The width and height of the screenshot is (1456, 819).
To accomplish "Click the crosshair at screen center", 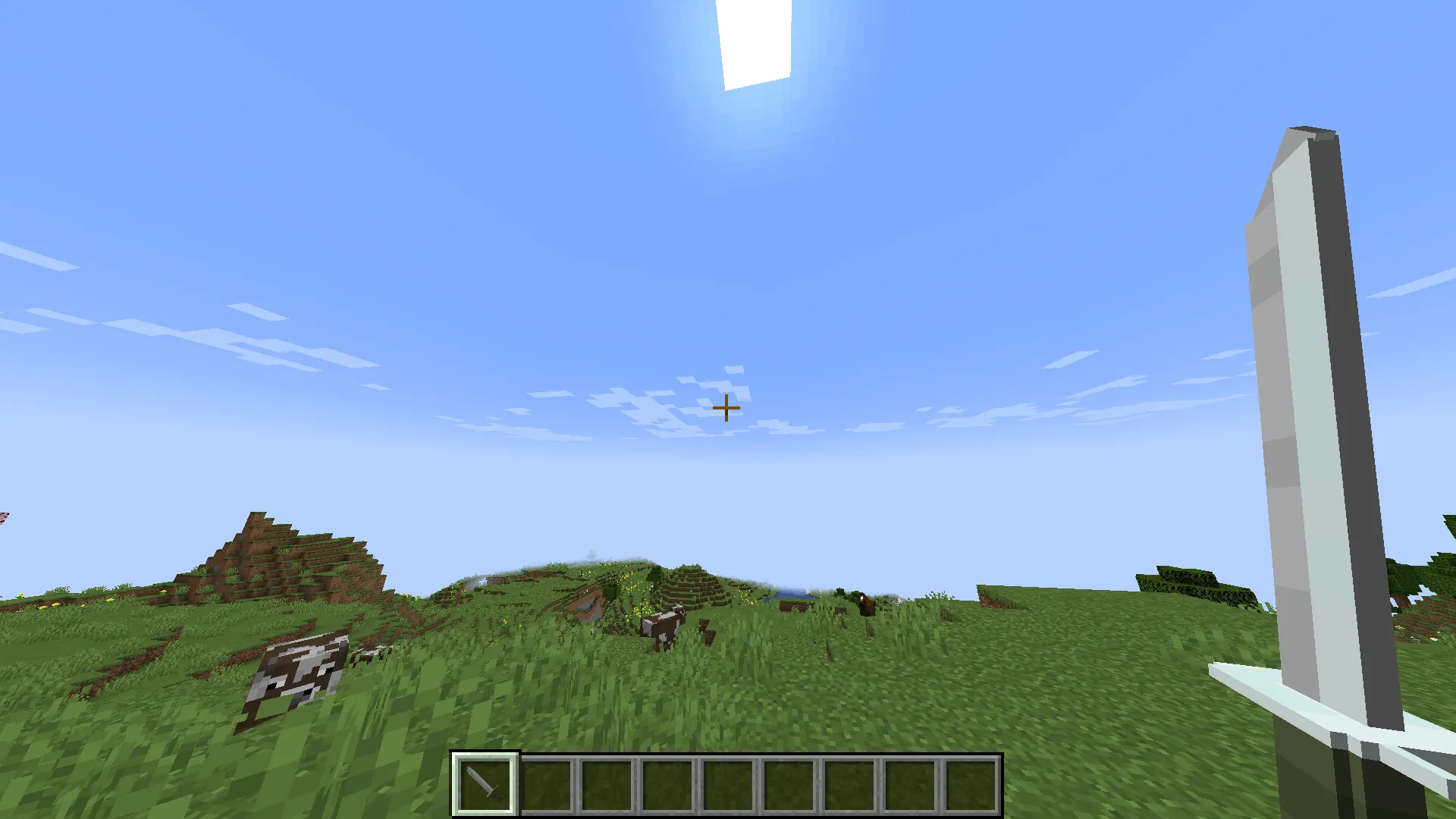I will pyautogui.click(x=727, y=408).
